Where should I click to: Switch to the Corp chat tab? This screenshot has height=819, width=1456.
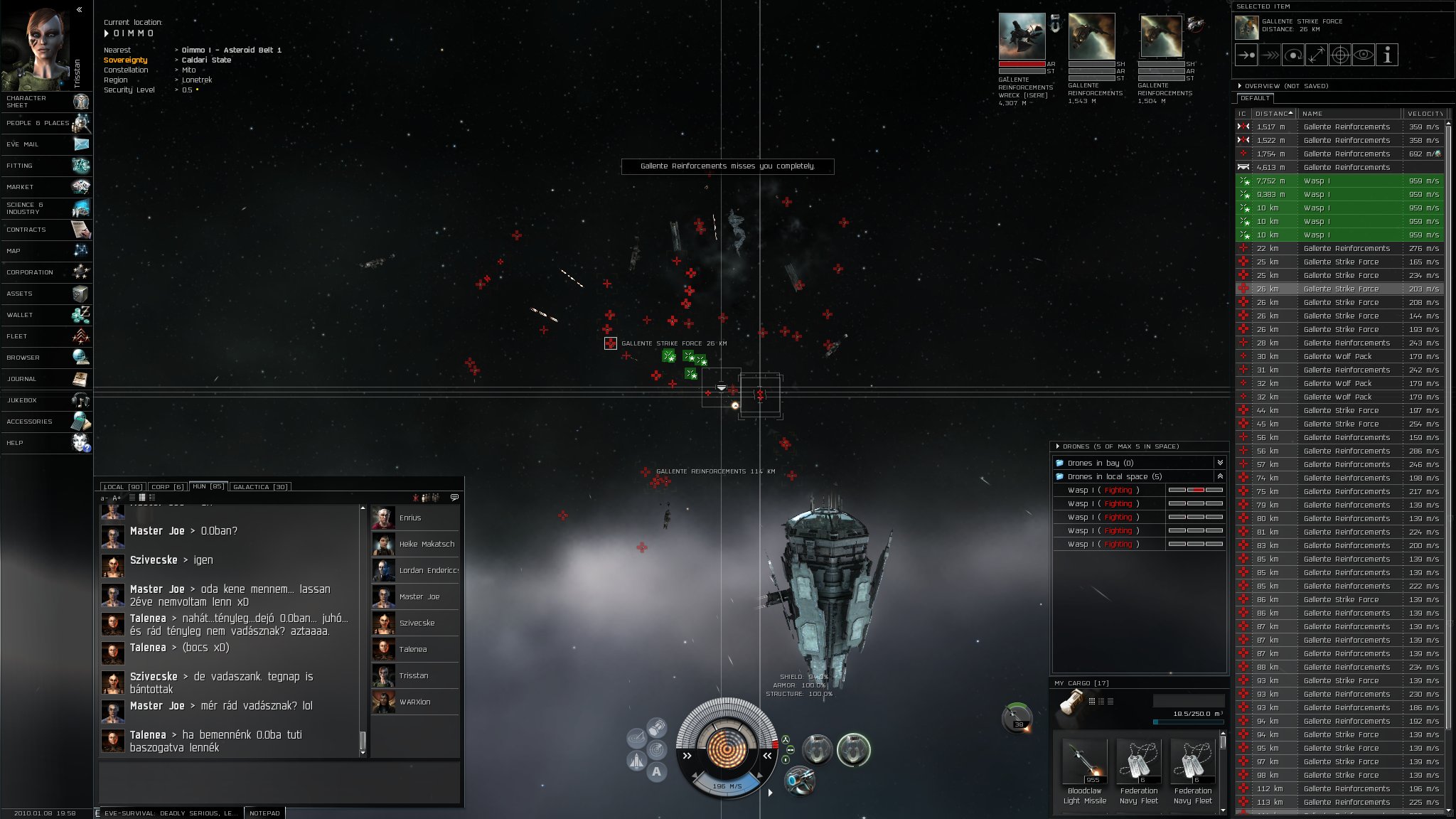(167, 487)
